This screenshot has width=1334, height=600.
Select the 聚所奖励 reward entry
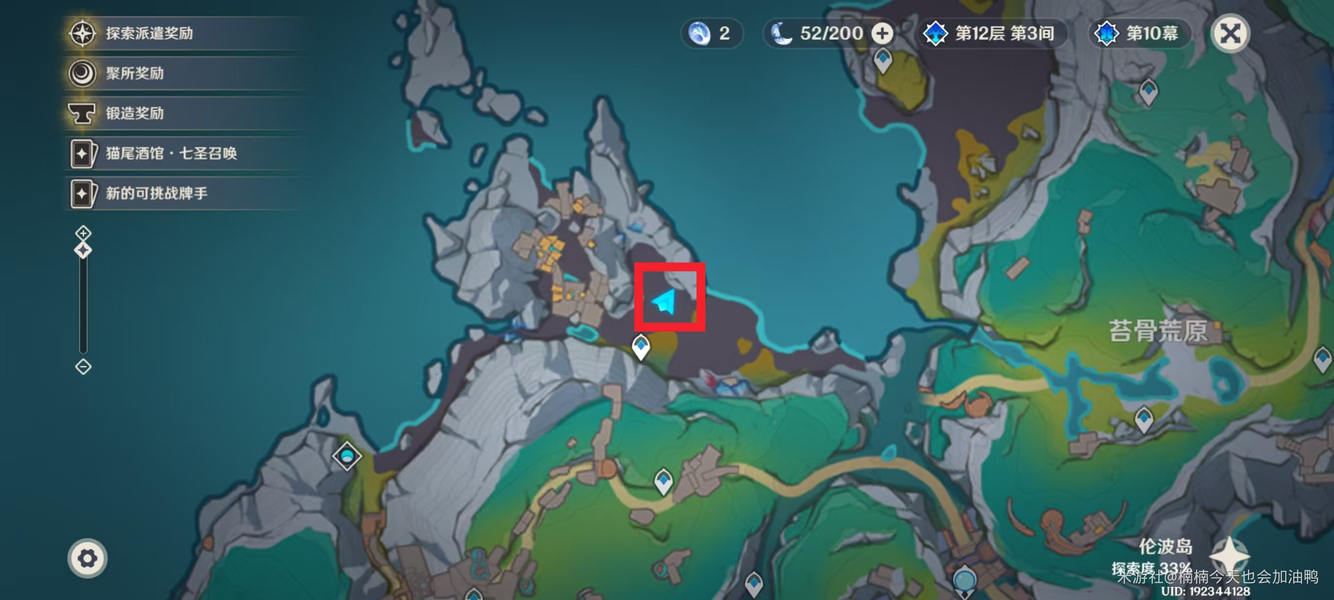[x=135, y=73]
